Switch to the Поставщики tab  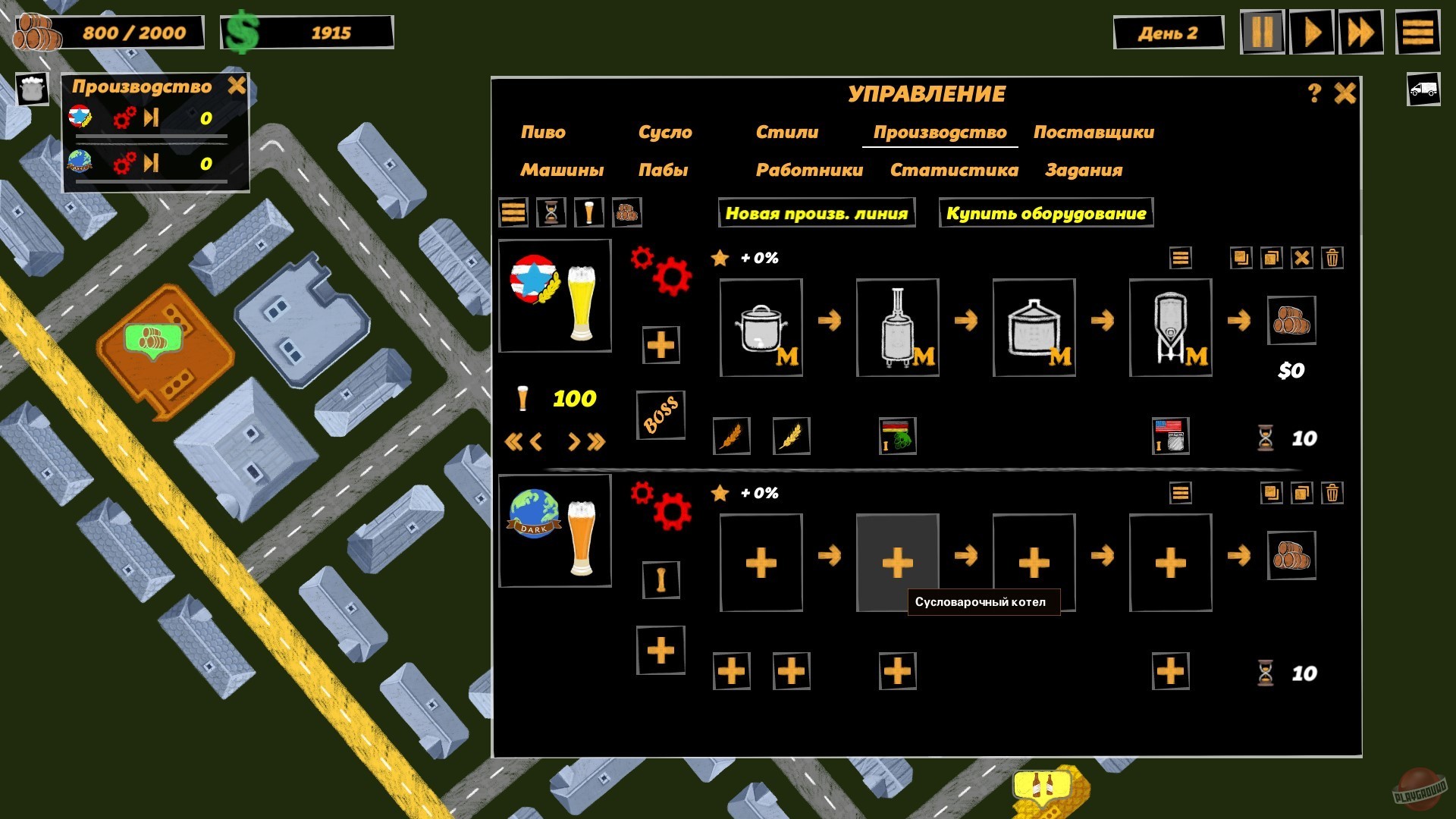pyautogui.click(x=1094, y=131)
